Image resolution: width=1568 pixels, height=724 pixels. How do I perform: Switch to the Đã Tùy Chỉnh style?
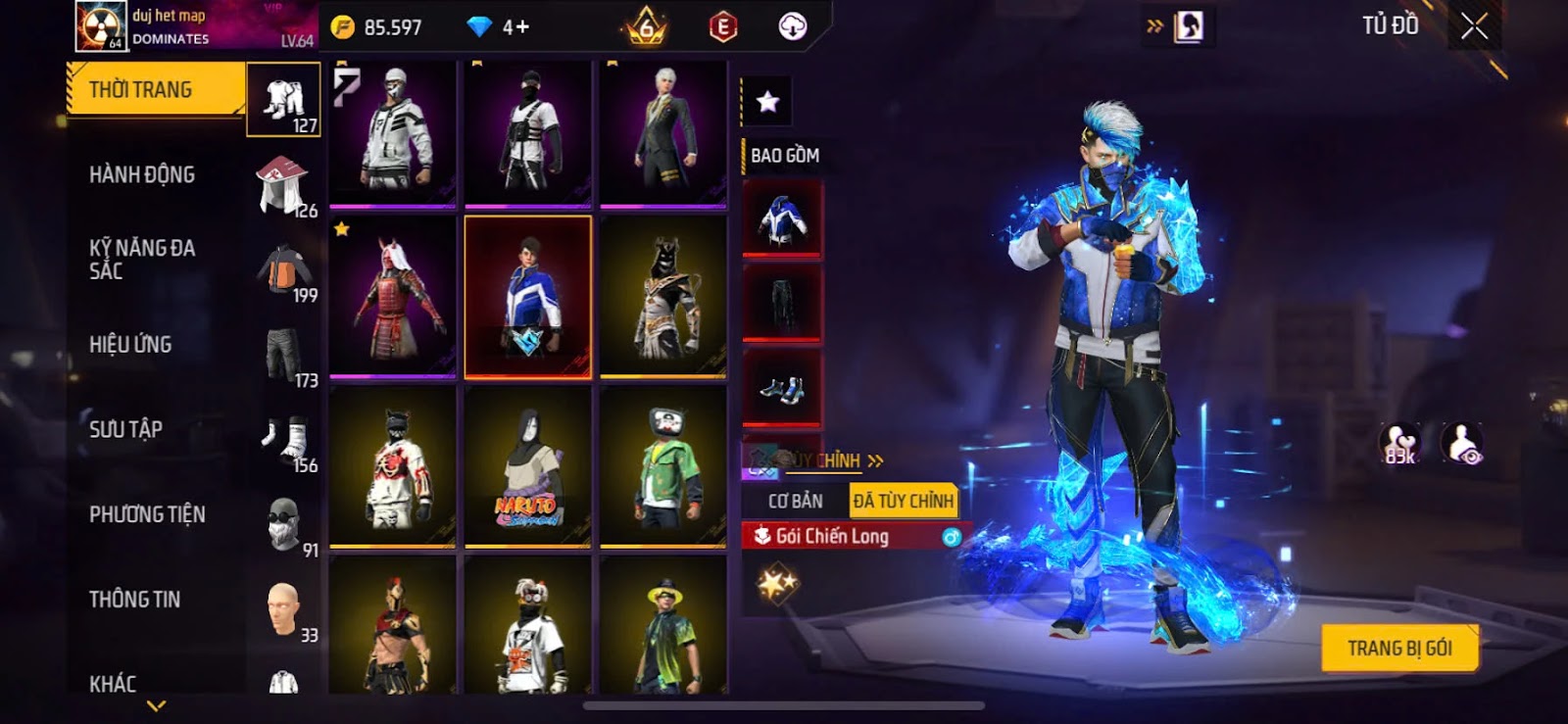[903, 502]
